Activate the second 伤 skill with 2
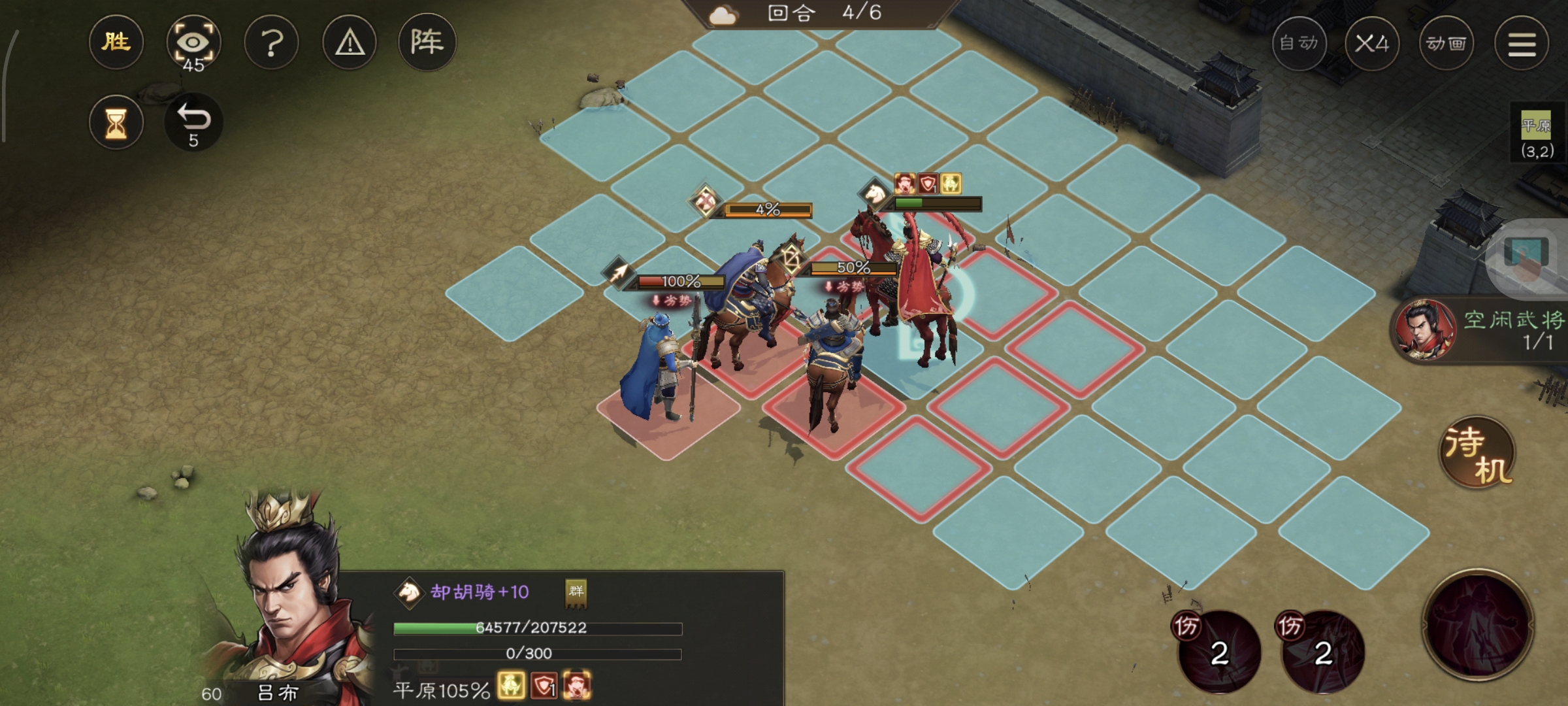Viewport: 1568px width, 706px height. (x=1323, y=651)
